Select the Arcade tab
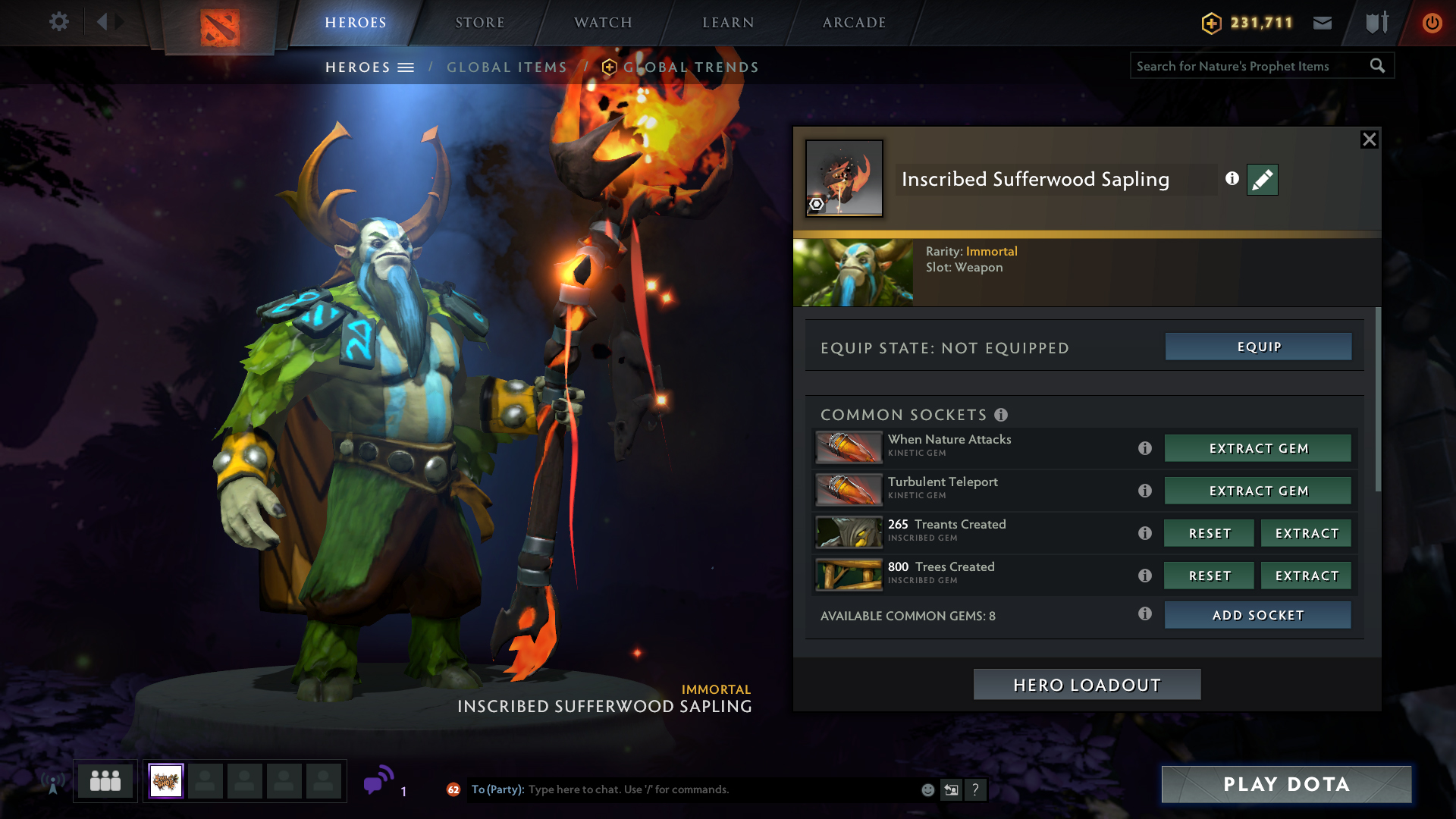 pos(854,23)
